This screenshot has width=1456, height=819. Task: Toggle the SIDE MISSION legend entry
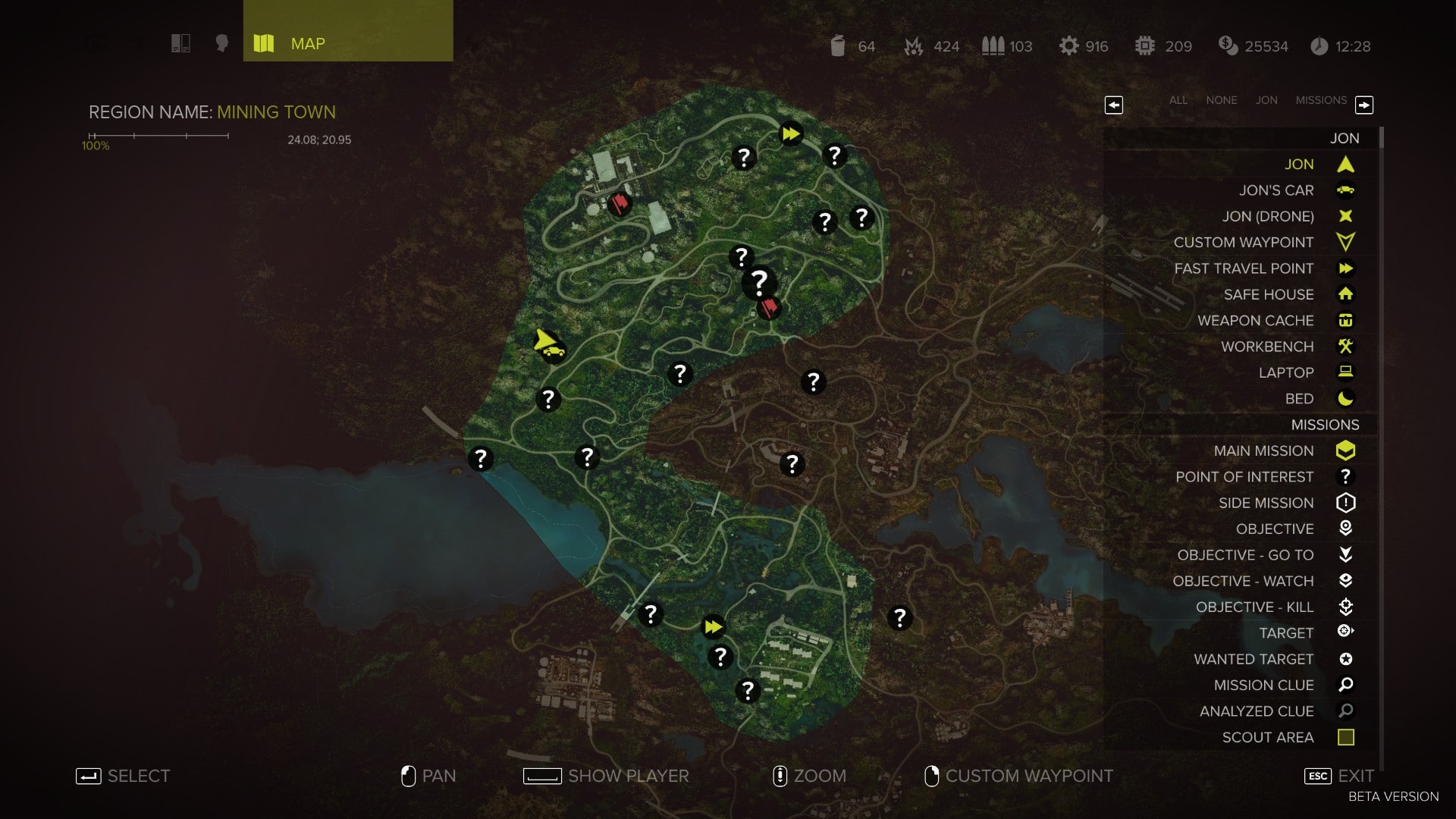(1266, 503)
